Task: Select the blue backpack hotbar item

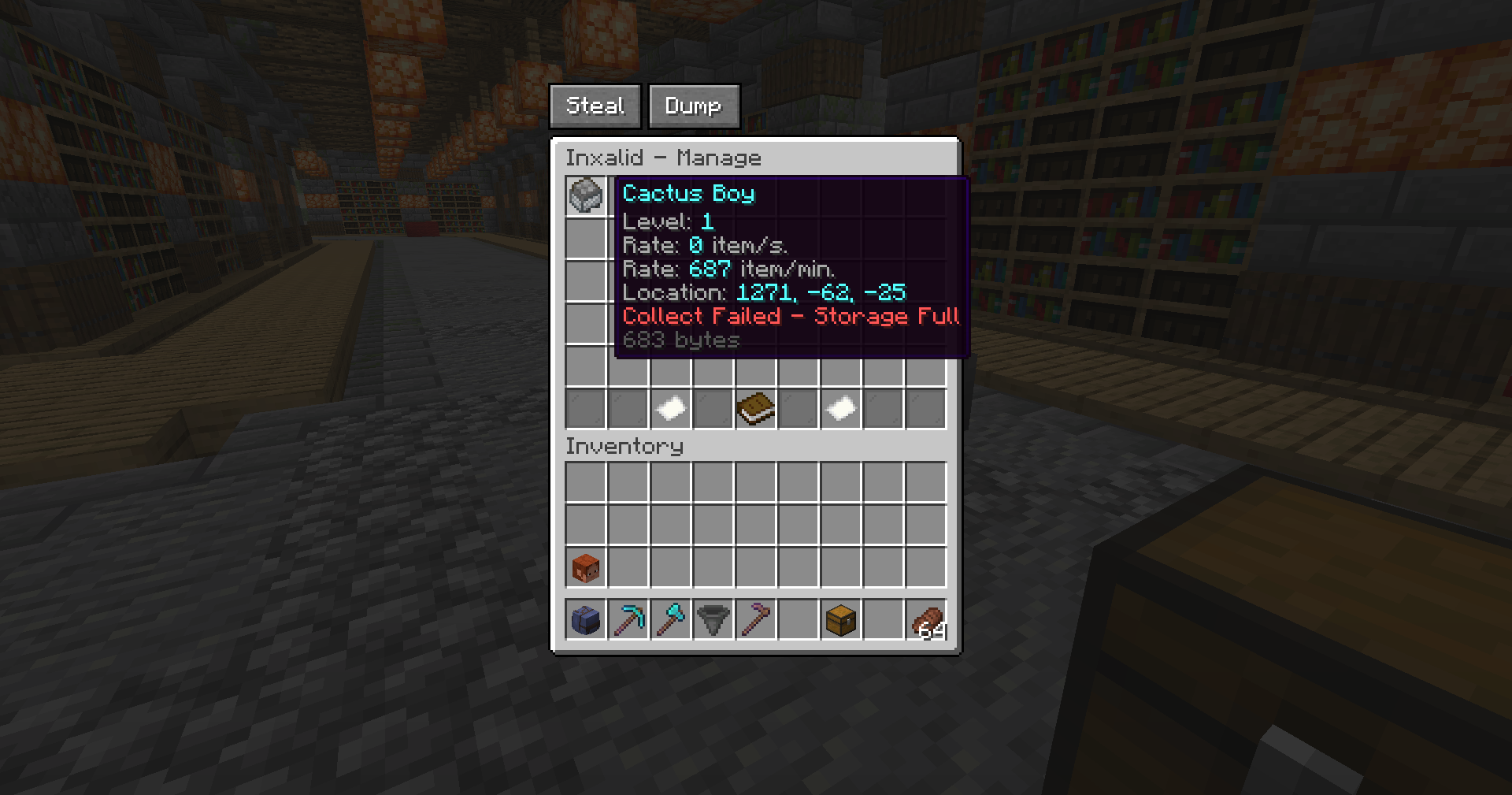Action: [586, 620]
